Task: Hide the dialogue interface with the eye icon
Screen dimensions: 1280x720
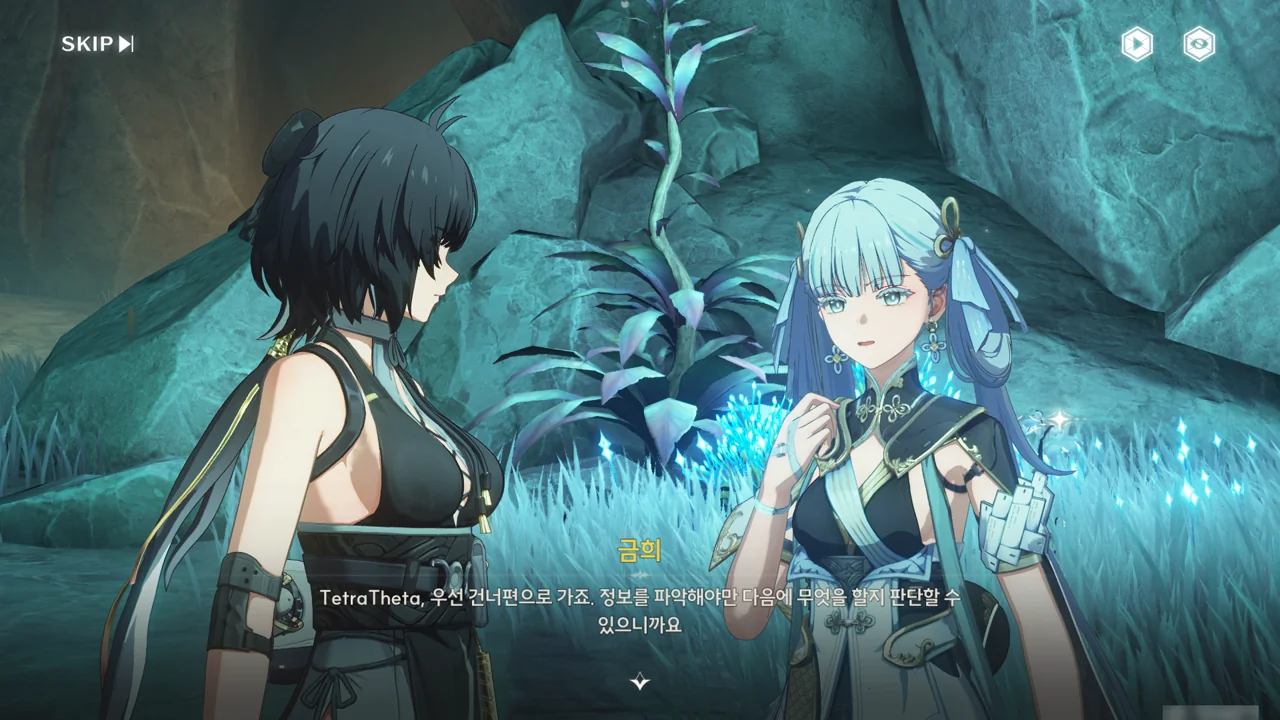Action: tap(1199, 44)
